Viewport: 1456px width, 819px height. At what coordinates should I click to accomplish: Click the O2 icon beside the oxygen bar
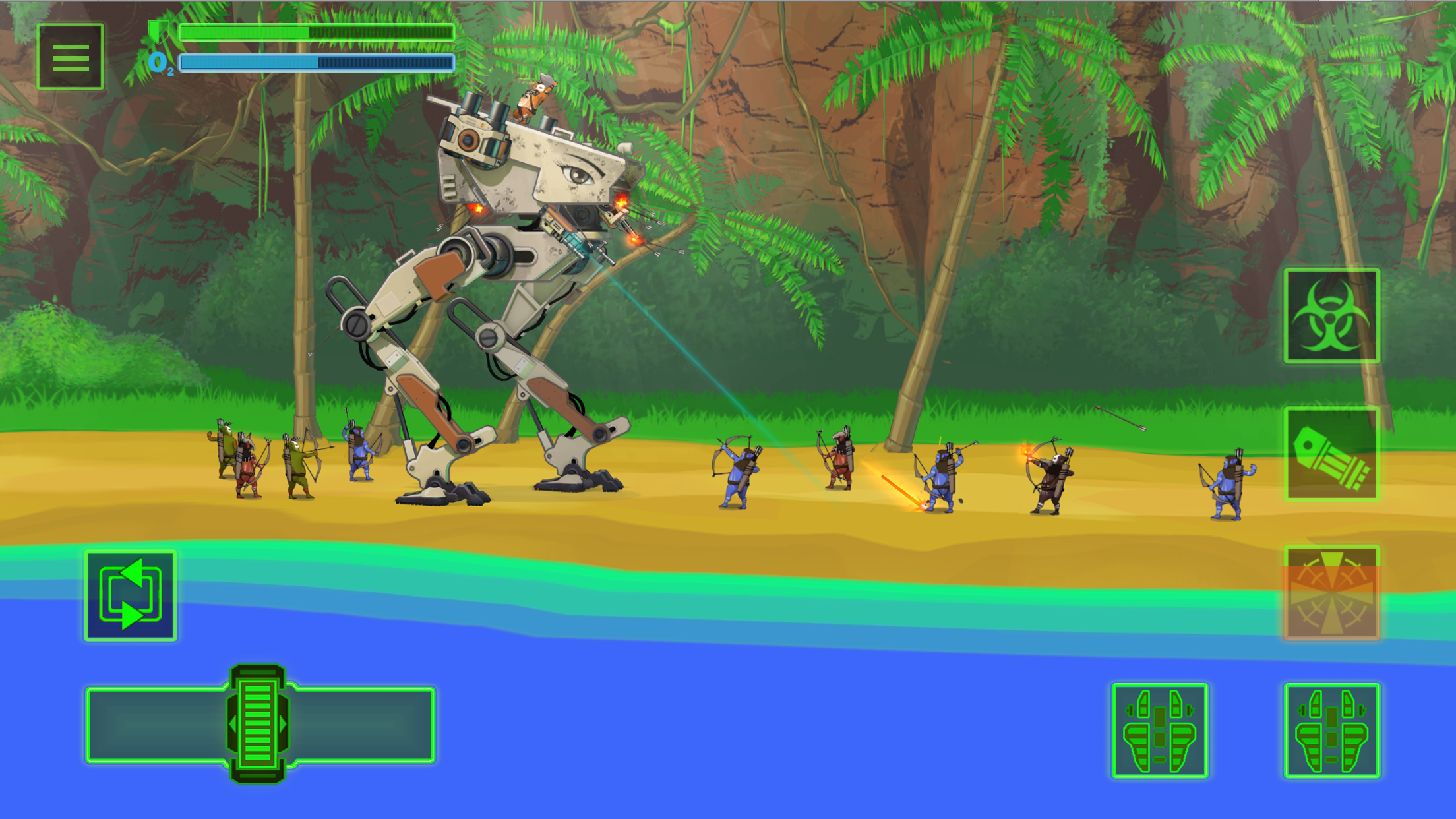pyautogui.click(x=160, y=63)
